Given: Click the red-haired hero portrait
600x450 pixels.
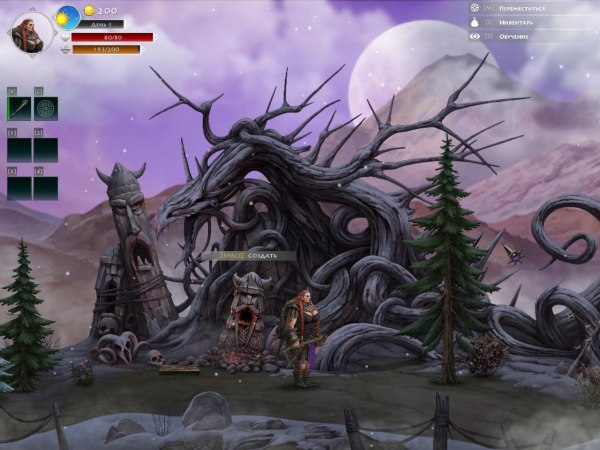Looking at the screenshot, I should tap(30, 30).
